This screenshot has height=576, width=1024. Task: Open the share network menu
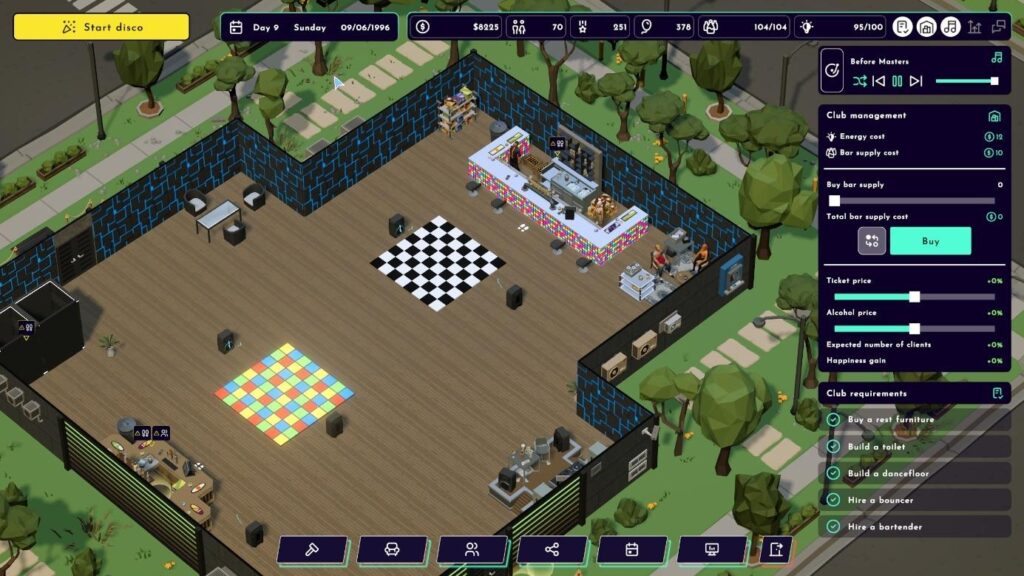(x=552, y=549)
